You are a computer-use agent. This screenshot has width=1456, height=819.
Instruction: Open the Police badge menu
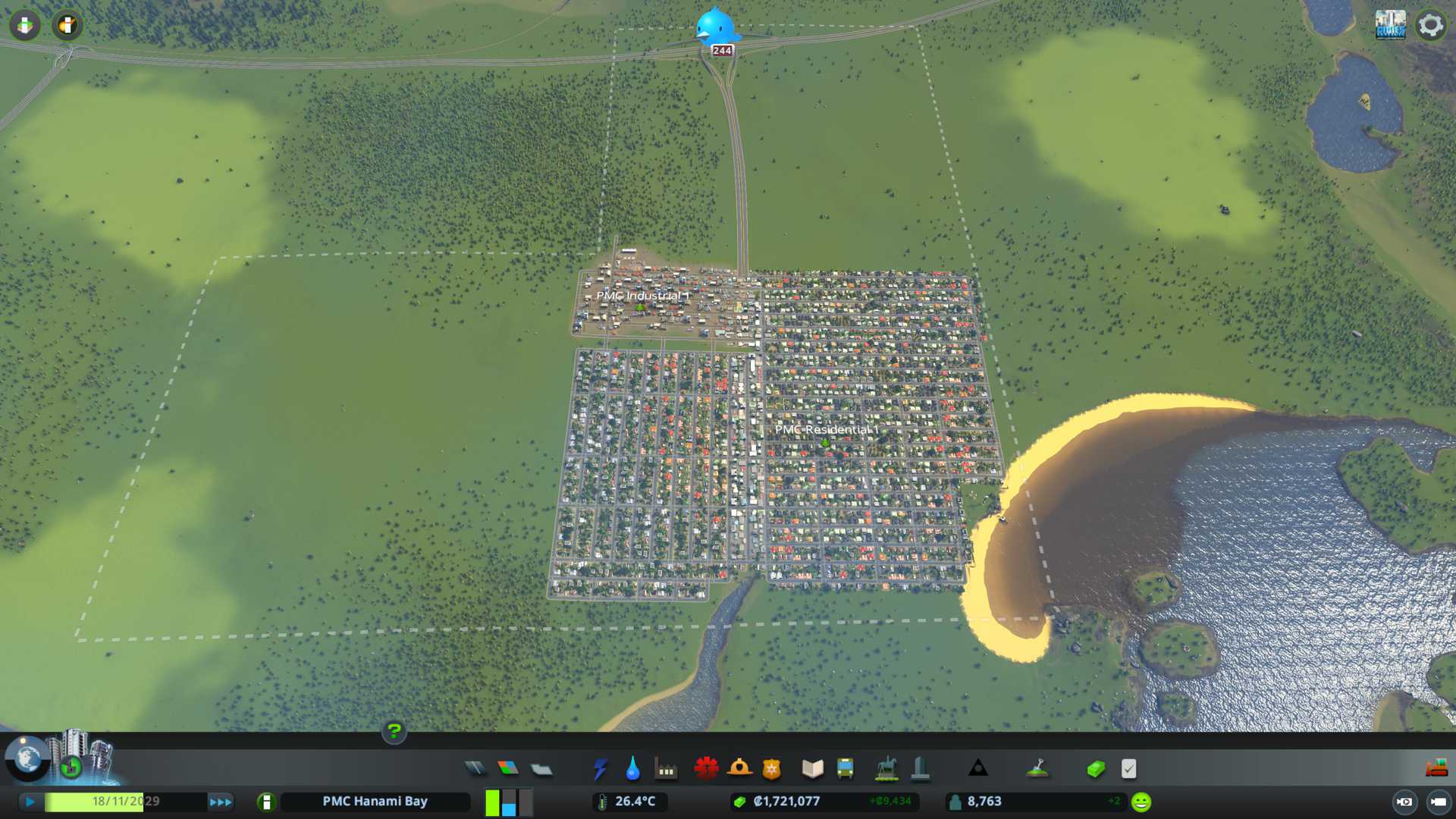point(772,769)
